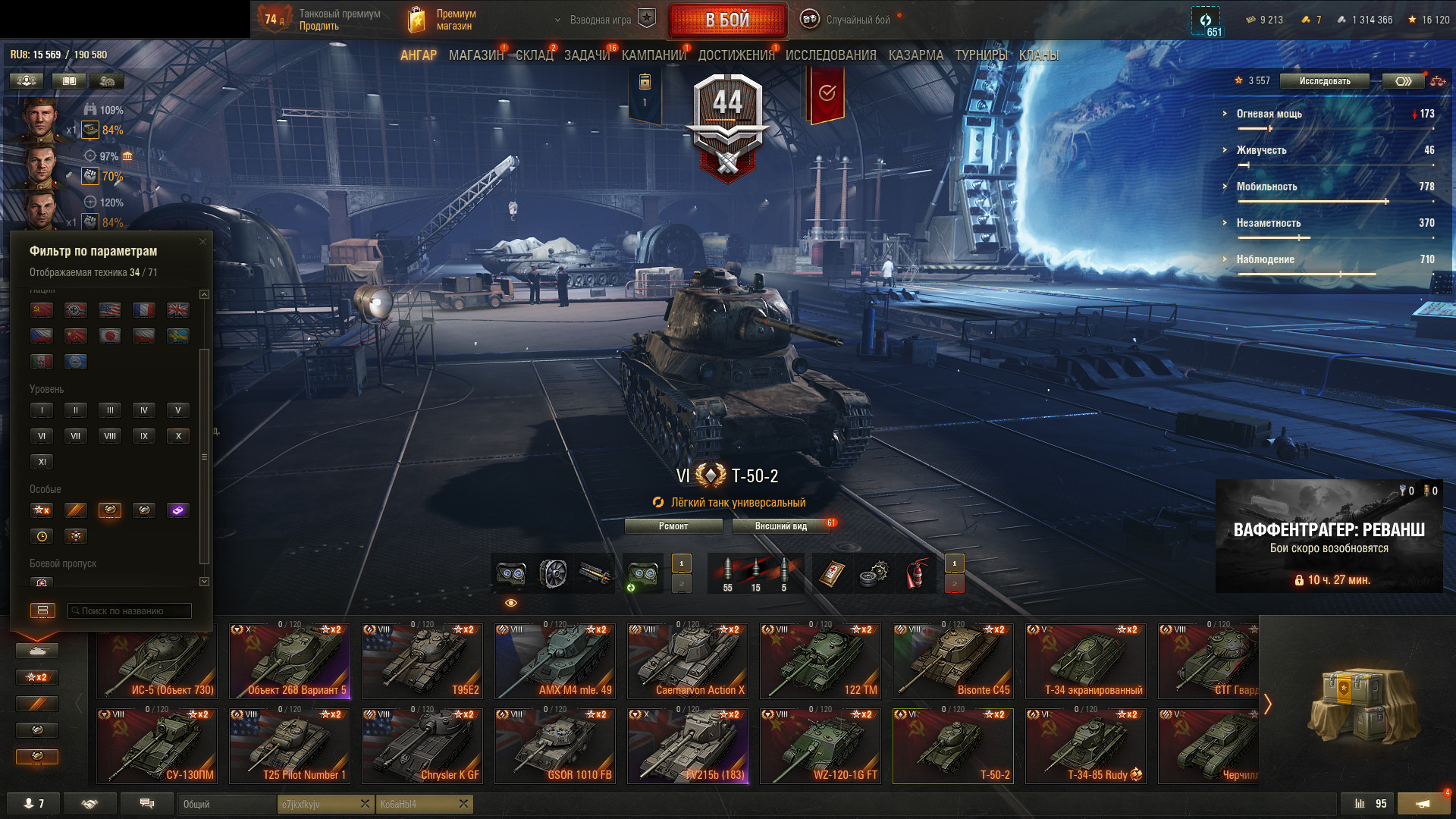Open the Ваффентрагер: Реванш event banner
The width and height of the screenshot is (1456, 819).
point(1329,536)
